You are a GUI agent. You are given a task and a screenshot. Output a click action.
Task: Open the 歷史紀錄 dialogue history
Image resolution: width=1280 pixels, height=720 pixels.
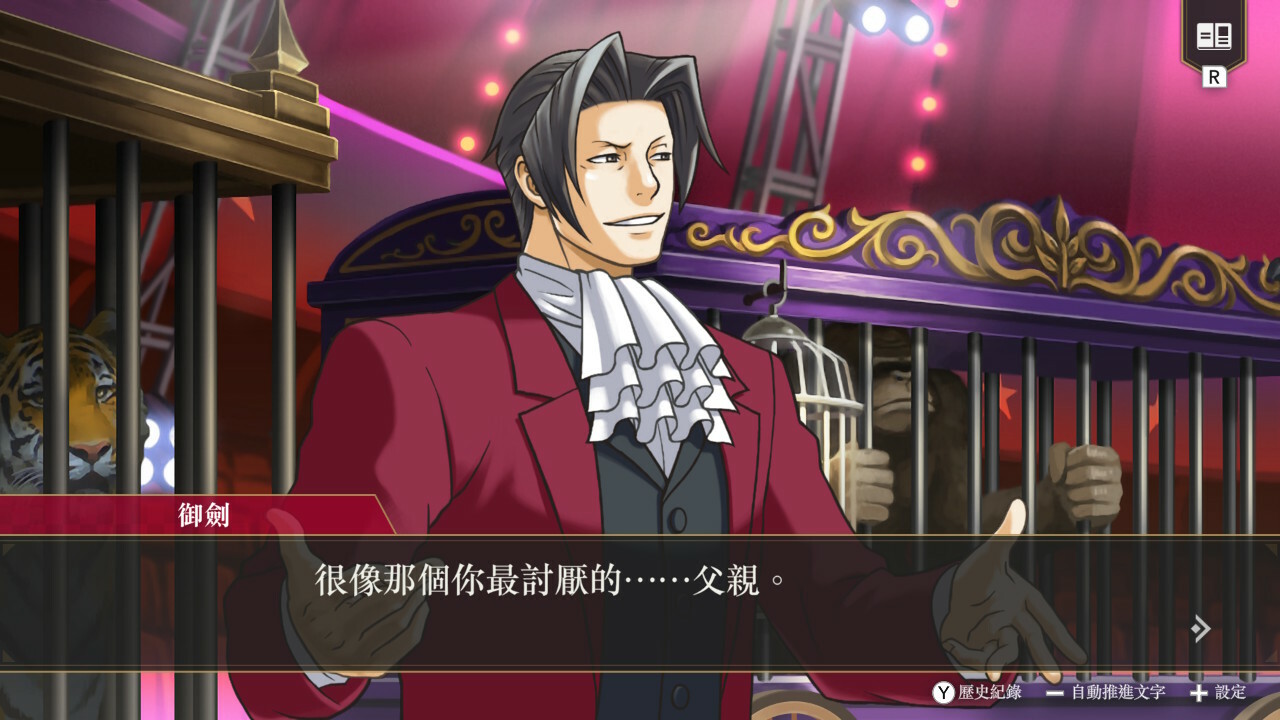[x=978, y=692]
